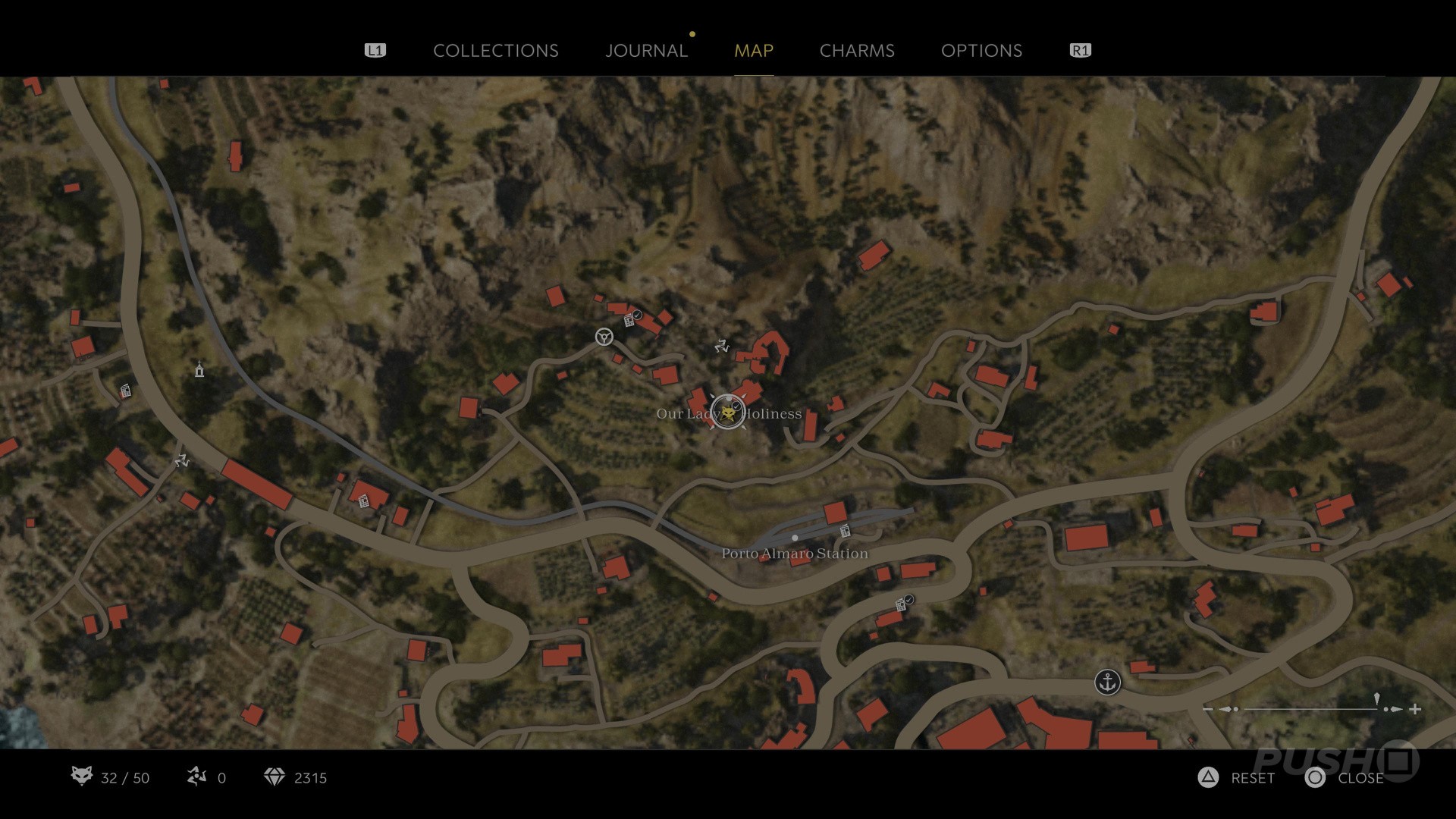Screen dimensions: 1456x819
Task: Zoom out using the map minus button
Action: [1208, 709]
